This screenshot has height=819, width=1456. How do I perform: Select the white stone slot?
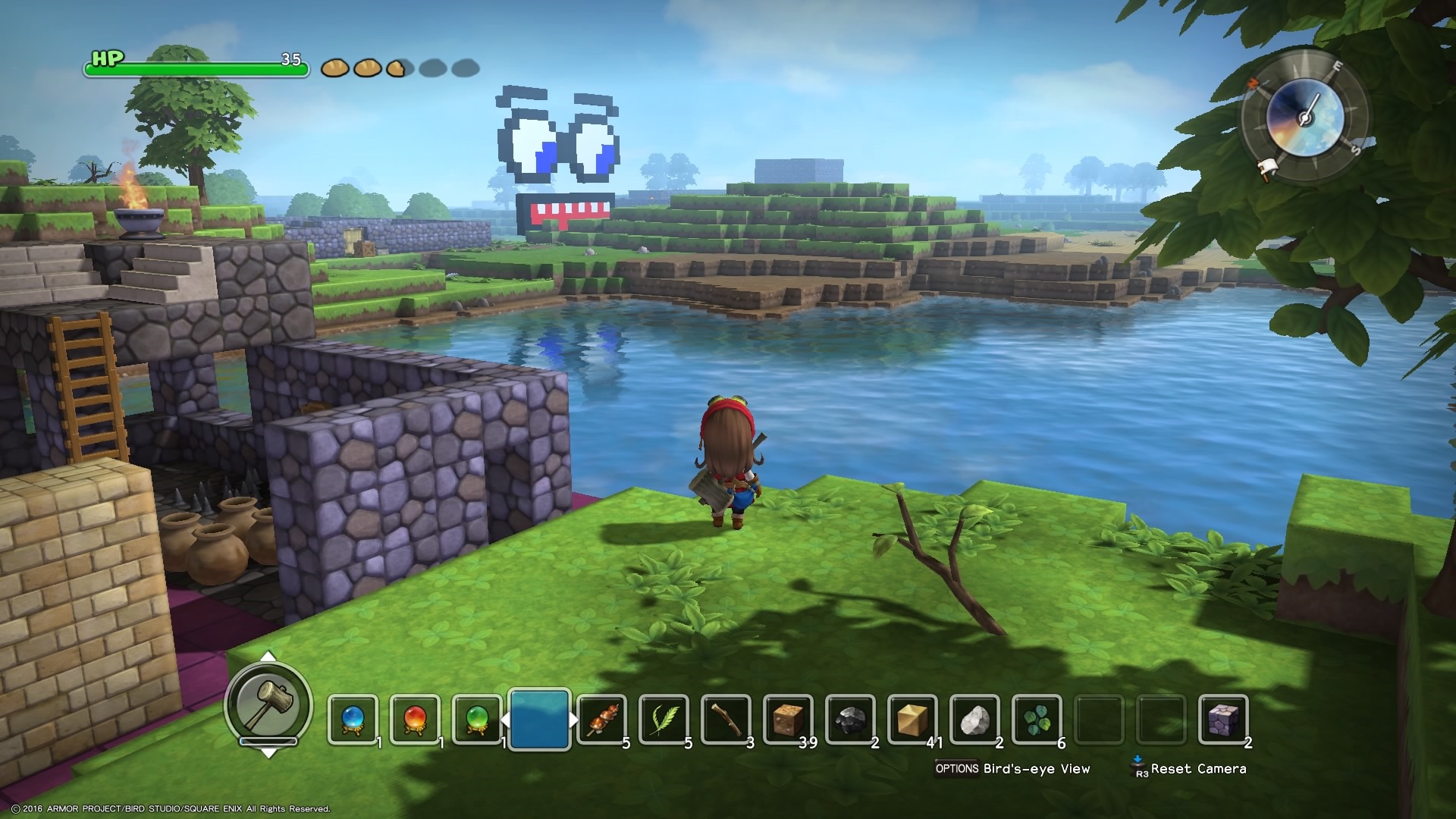click(x=974, y=719)
